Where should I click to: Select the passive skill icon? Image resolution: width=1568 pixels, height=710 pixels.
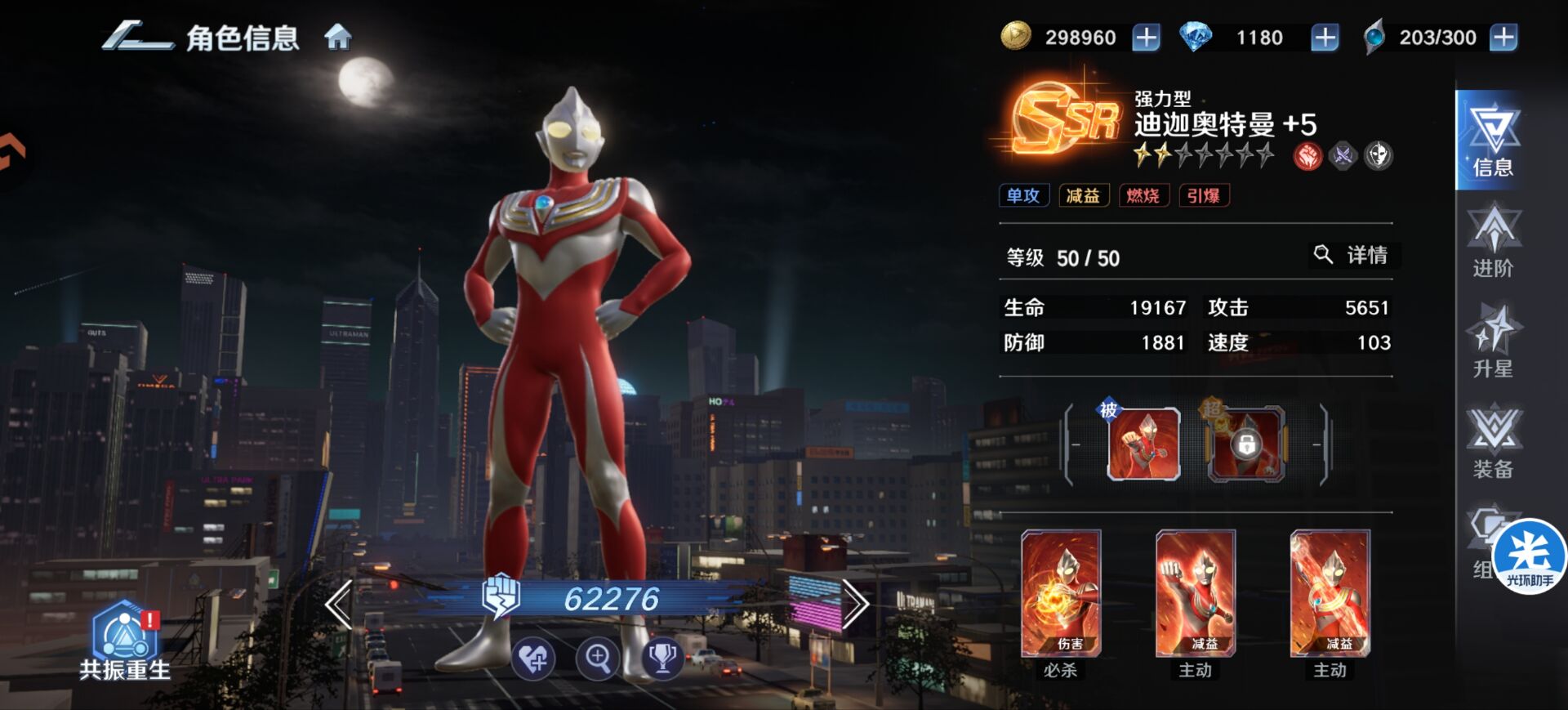click(x=1143, y=444)
